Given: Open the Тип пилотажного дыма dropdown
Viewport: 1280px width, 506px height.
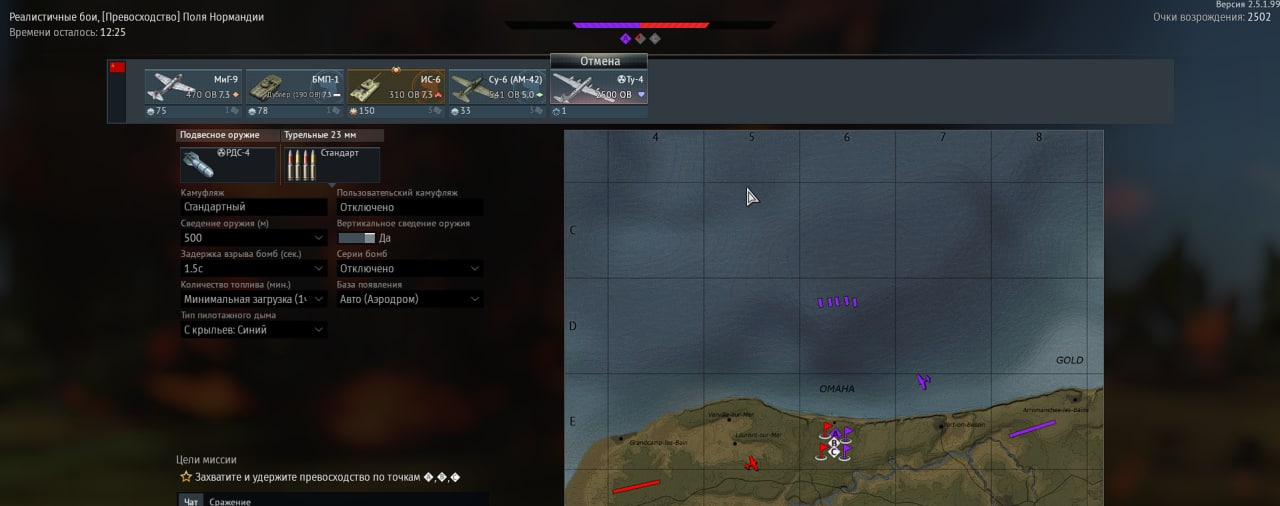Looking at the screenshot, I should click(x=254, y=329).
